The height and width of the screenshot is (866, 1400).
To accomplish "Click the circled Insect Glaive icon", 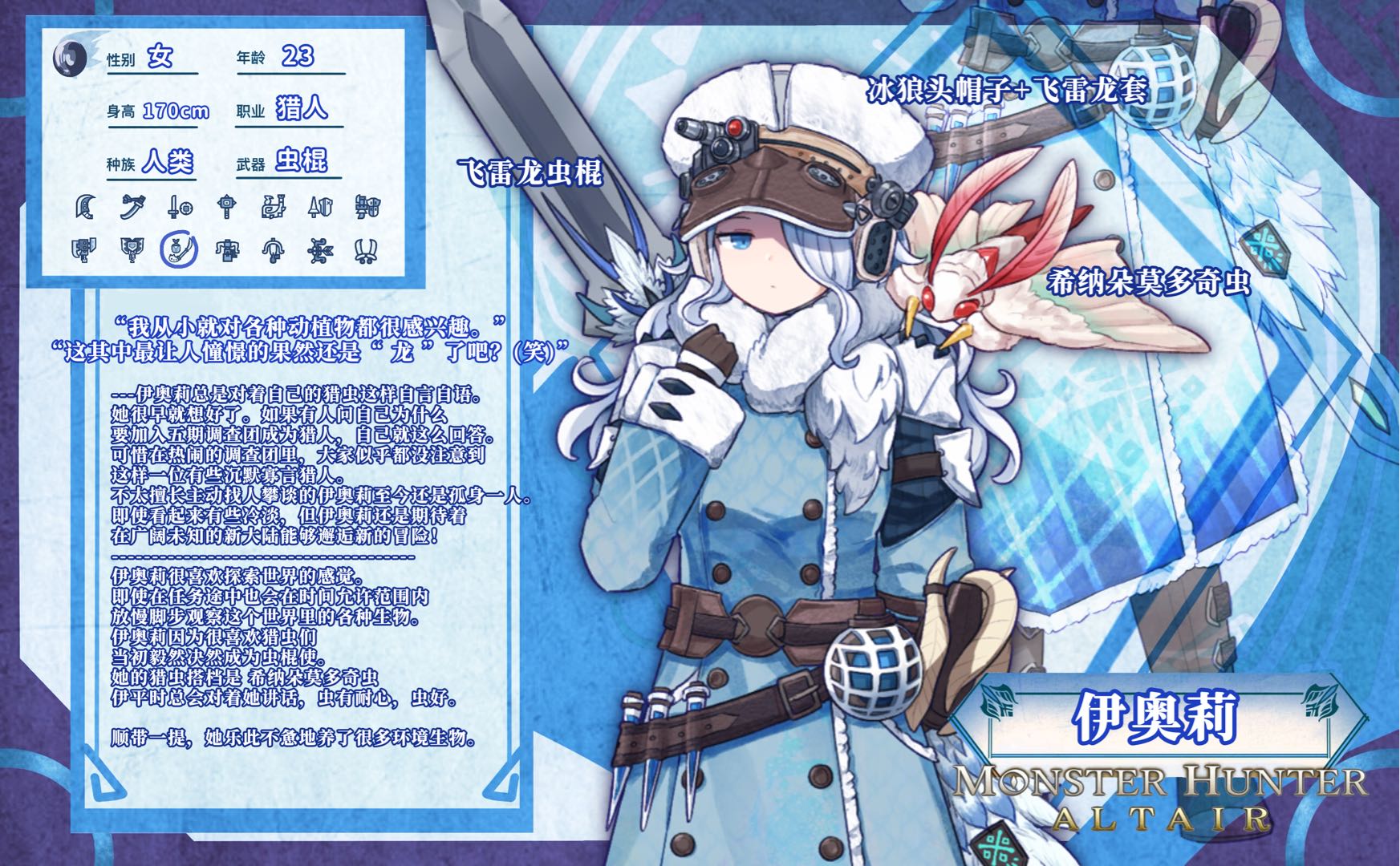I will click(179, 250).
